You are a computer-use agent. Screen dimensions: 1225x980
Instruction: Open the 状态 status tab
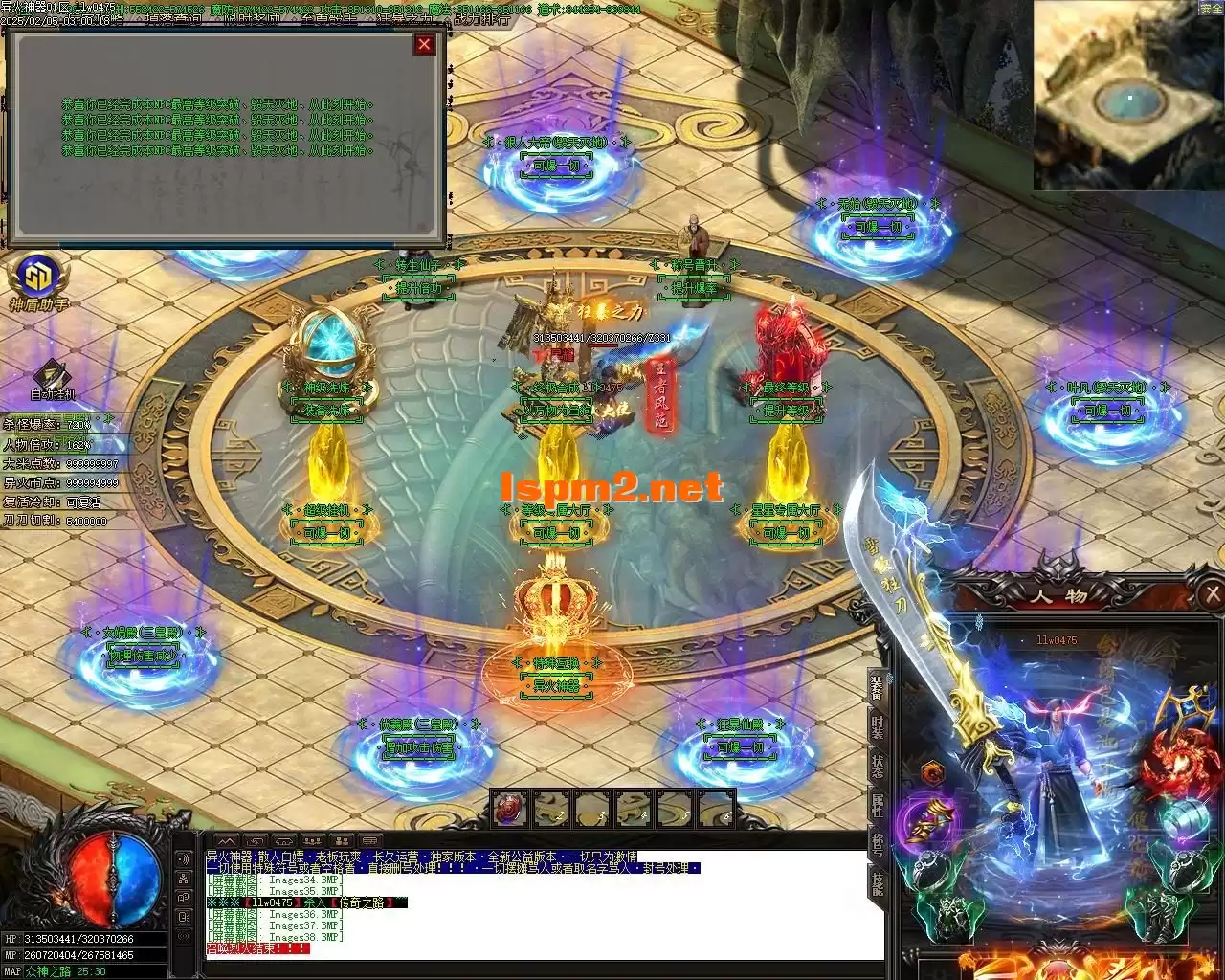click(877, 767)
